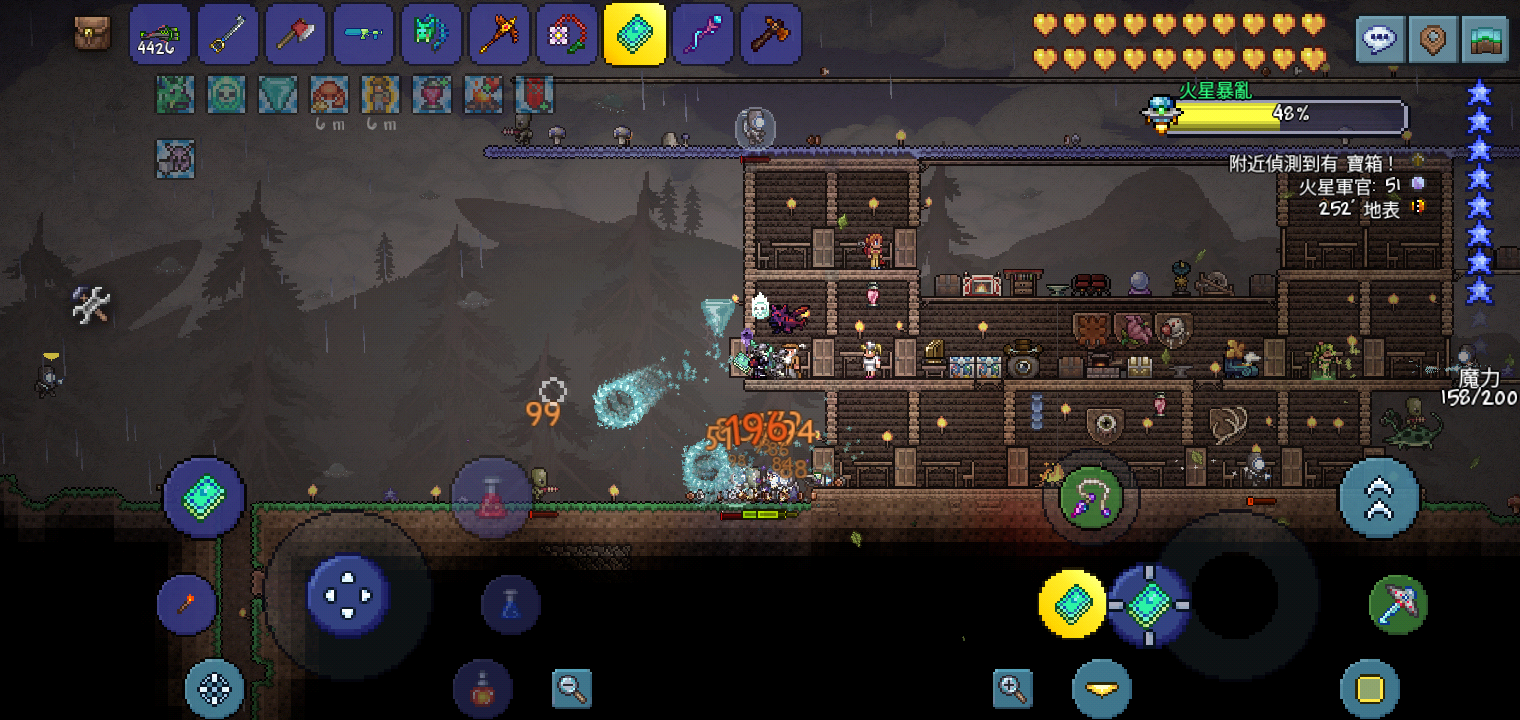The height and width of the screenshot is (720, 1520).
Task: Tap the double-arrow jump button
Action: (1379, 498)
